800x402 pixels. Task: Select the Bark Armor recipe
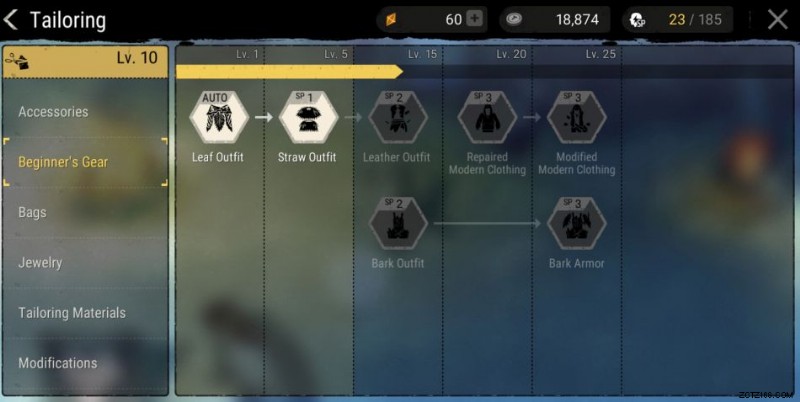[x=576, y=224]
